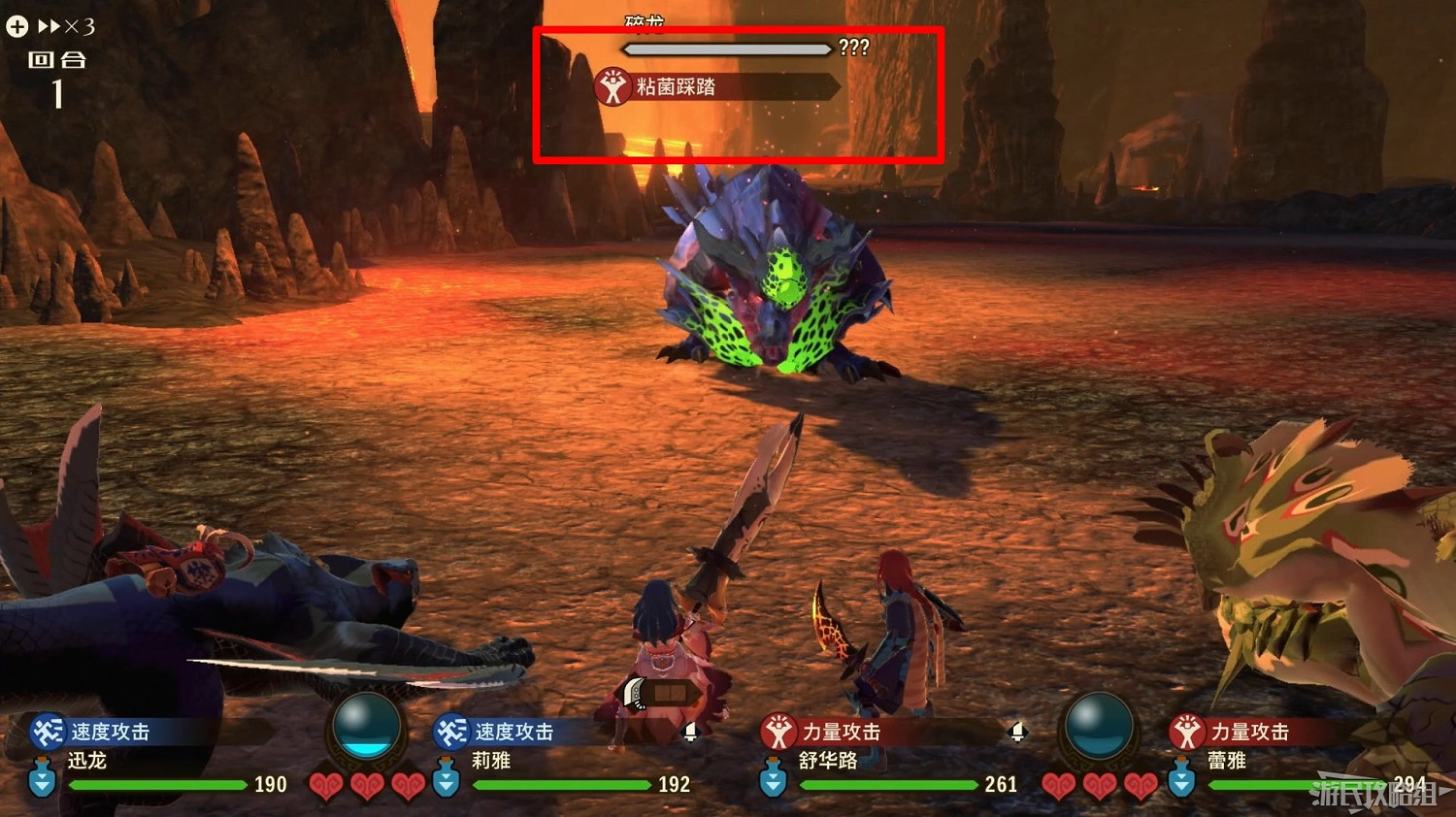Toggle the ×3 battle speed control
The height and width of the screenshot is (817, 1456).
pyautogui.click(x=60, y=26)
